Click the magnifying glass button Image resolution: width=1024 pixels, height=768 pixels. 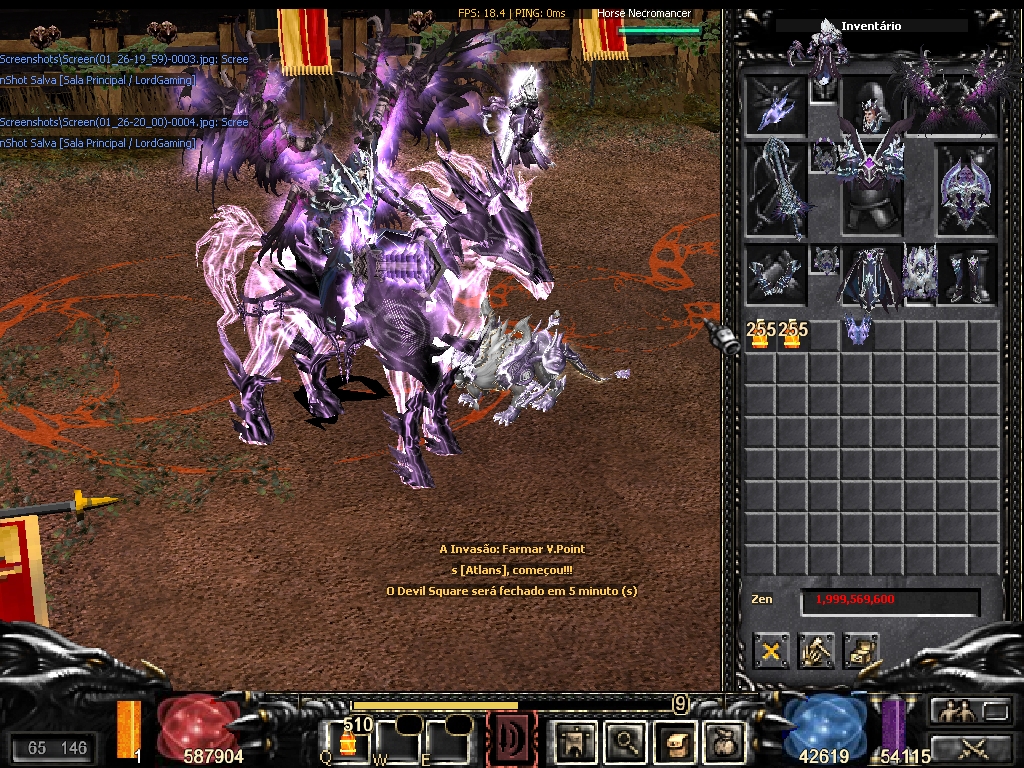627,740
